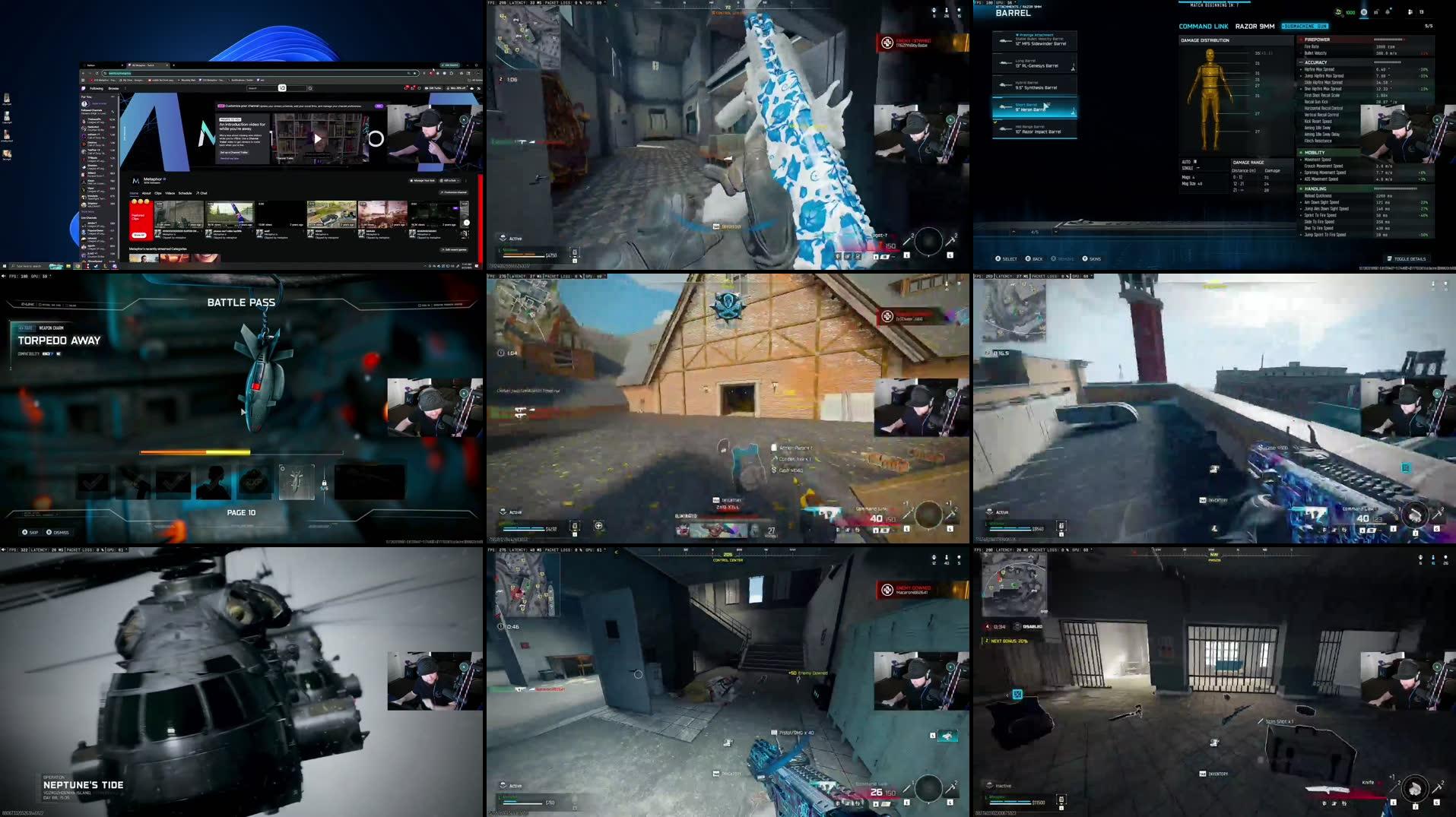Click the Discord icon on the Windows taskbar
The height and width of the screenshot is (817, 1456).
tap(115, 267)
